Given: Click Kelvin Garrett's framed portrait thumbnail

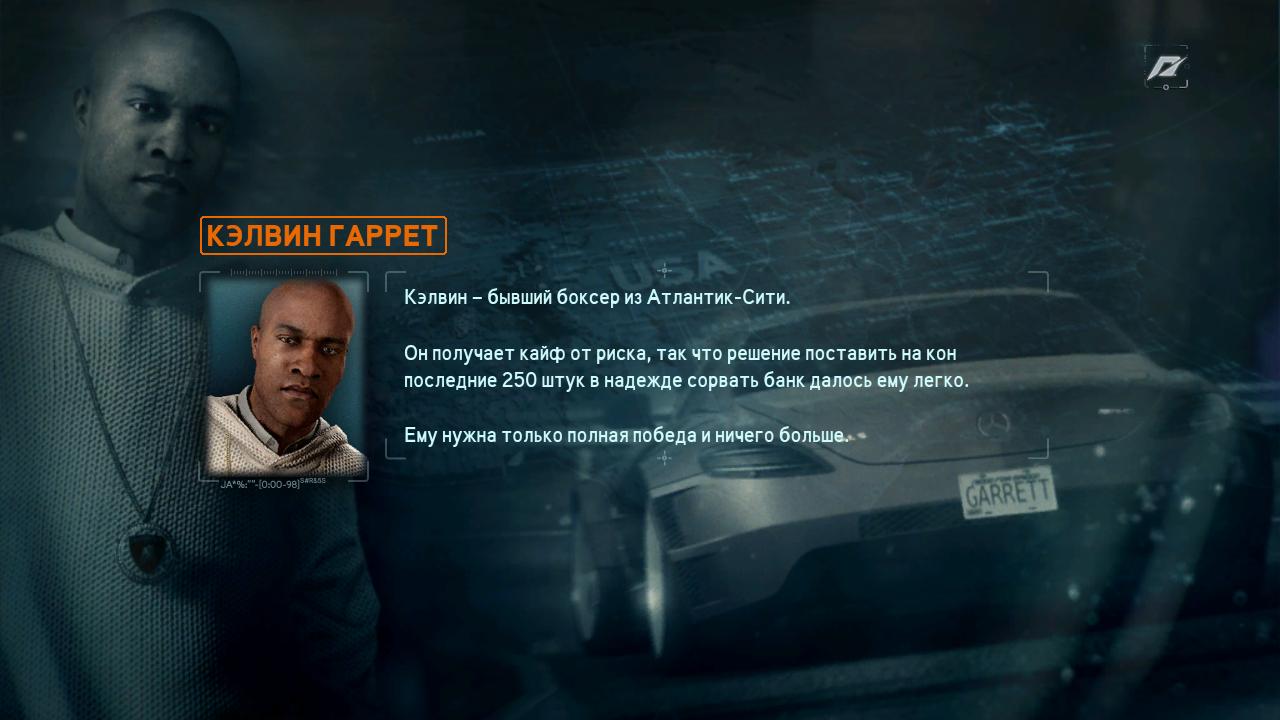Looking at the screenshot, I should click(285, 376).
